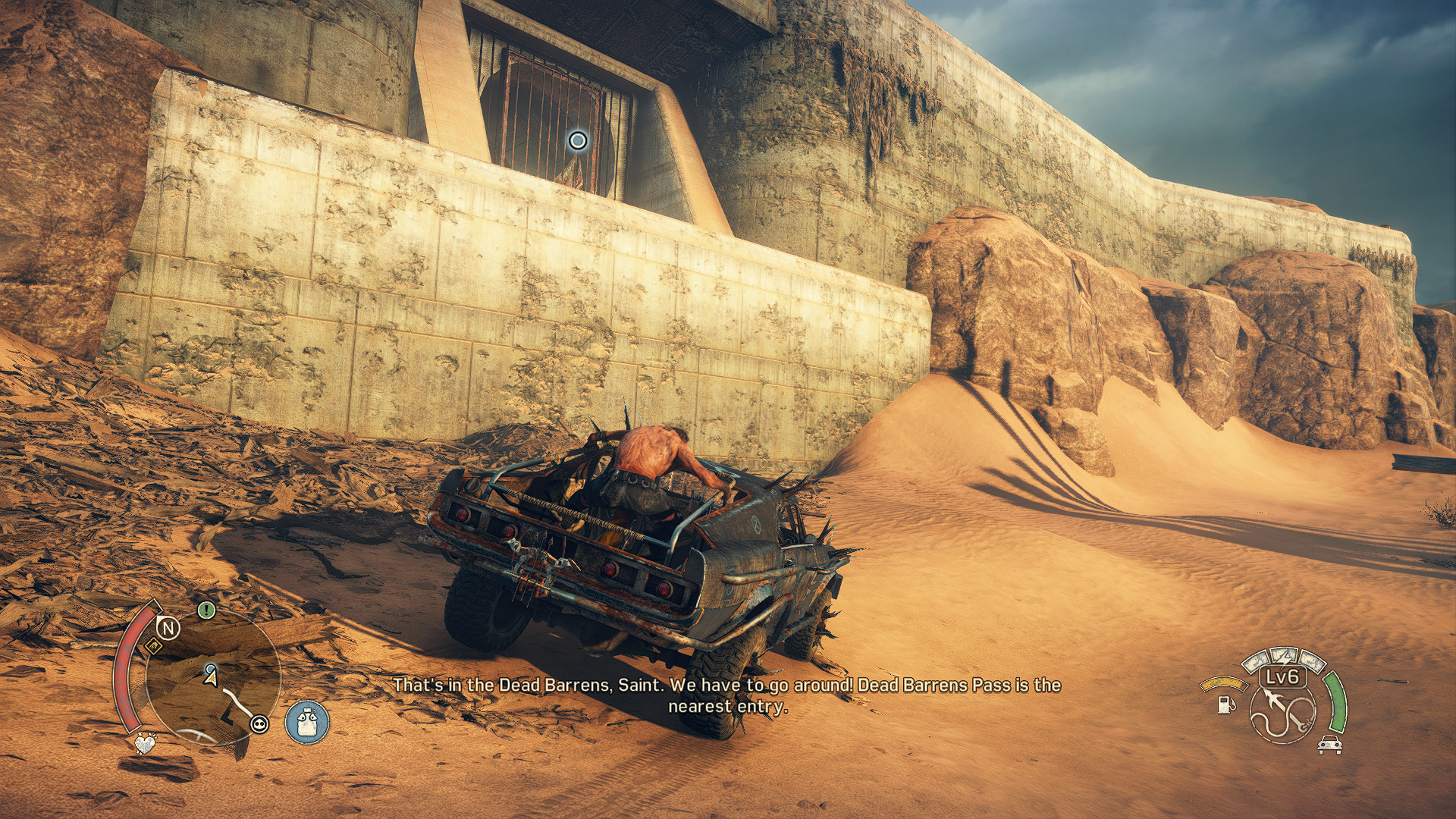
Task: Select the yellow diamond marker beside minimap
Action: 152,646
